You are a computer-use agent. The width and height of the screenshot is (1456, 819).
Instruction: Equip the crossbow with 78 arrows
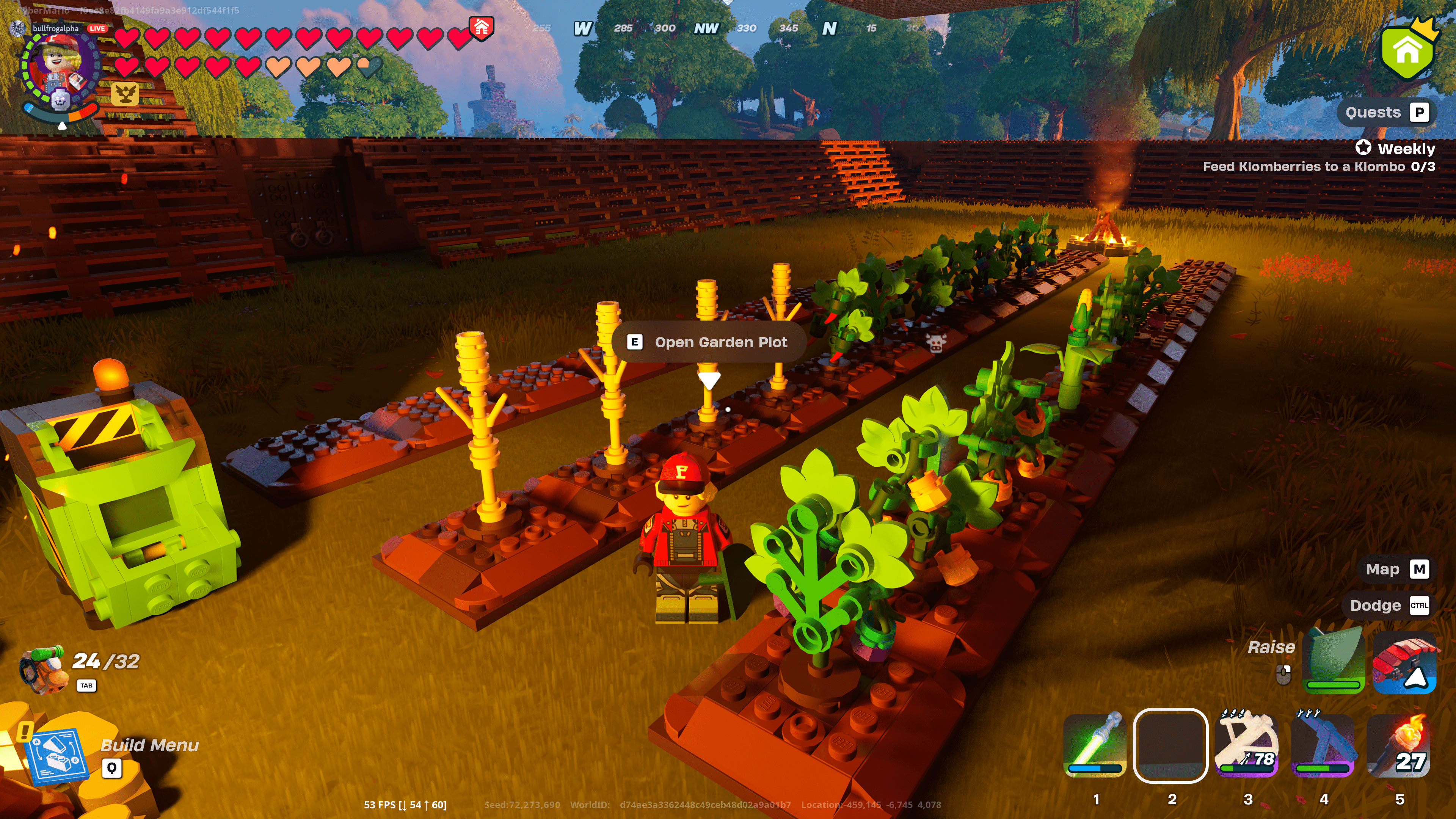1247,745
